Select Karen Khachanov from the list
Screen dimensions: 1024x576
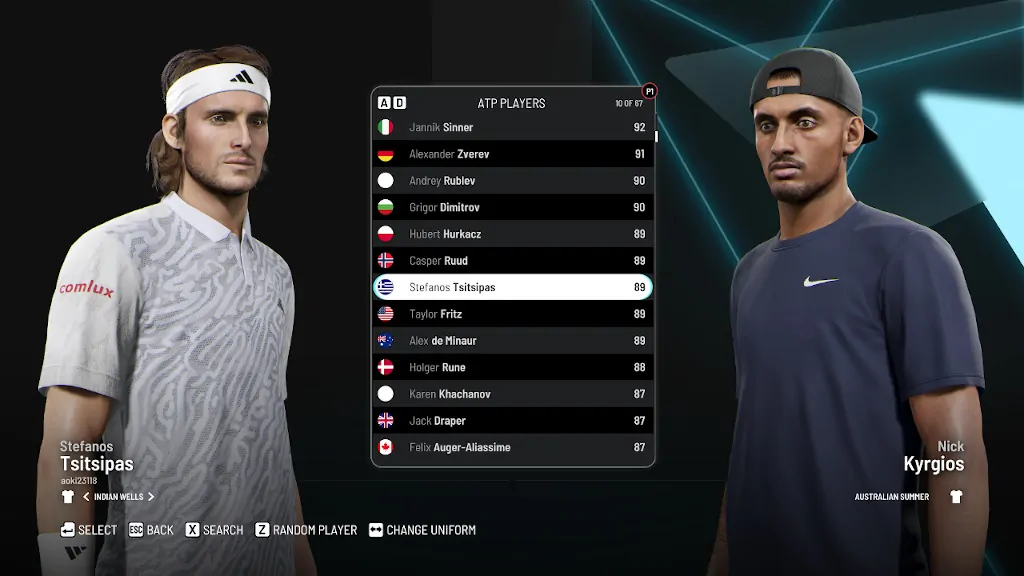(x=512, y=394)
